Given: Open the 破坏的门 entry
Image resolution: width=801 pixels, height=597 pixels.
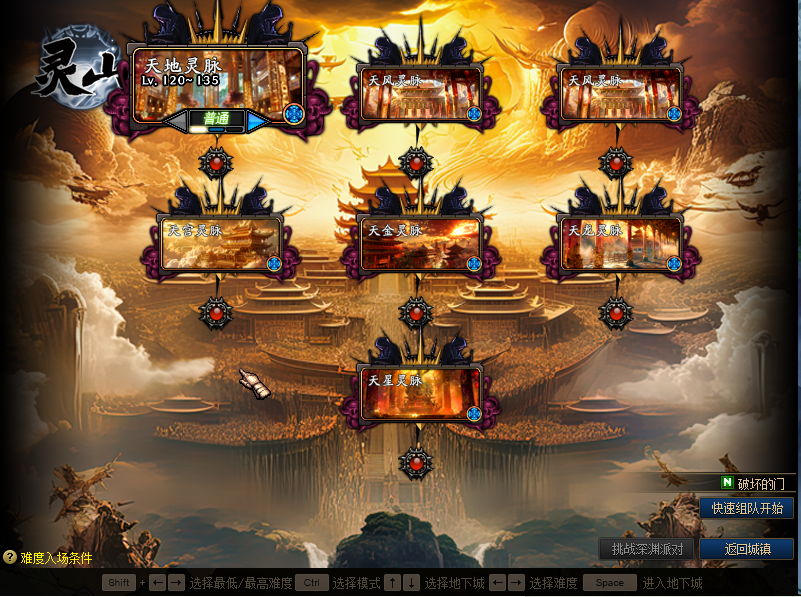Looking at the screenshot, I should [758, 483].
